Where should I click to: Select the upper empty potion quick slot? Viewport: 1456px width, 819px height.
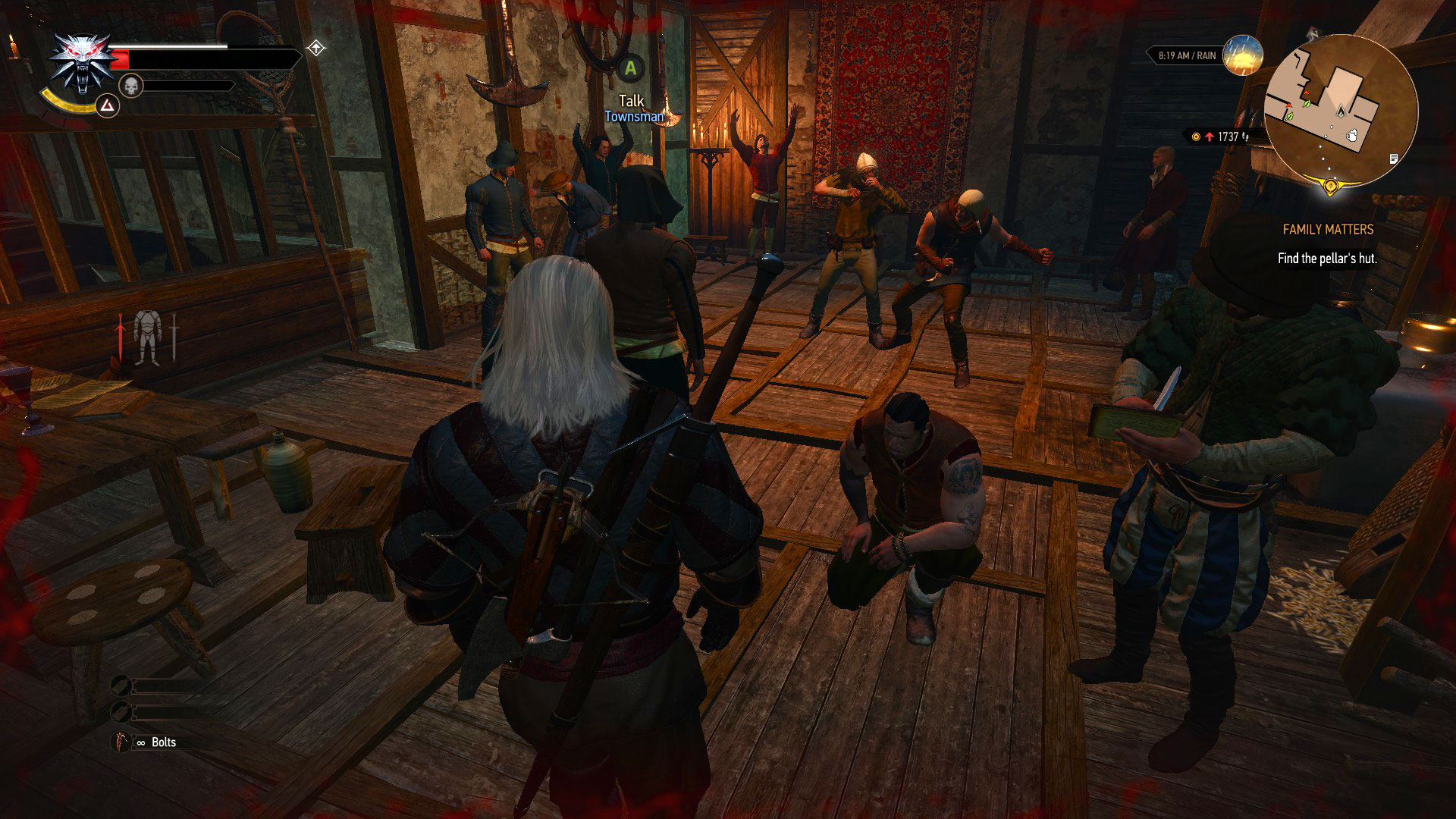(121, 685)
